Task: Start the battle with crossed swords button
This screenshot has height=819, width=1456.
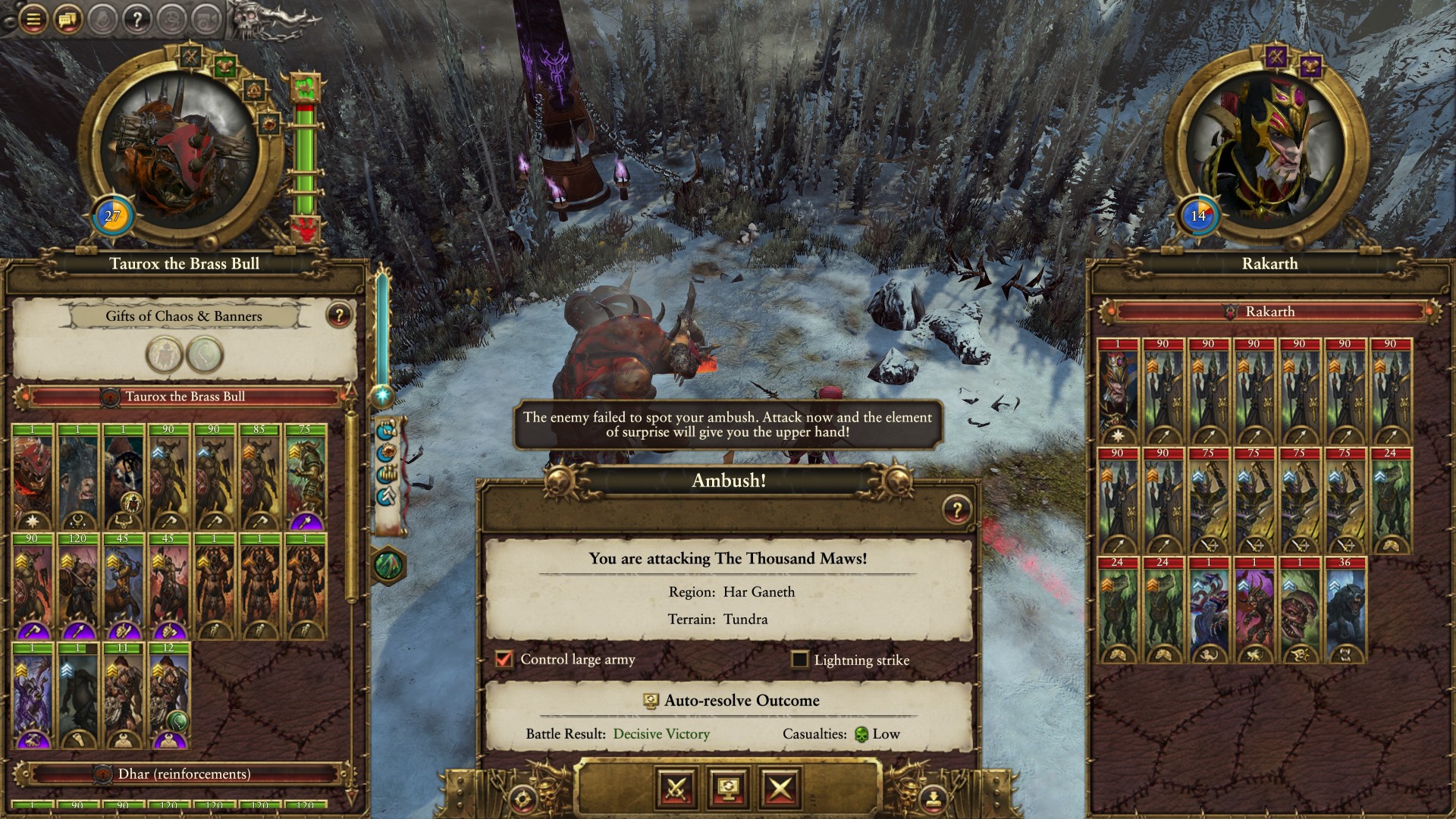Action: click(x=676, y=789)
